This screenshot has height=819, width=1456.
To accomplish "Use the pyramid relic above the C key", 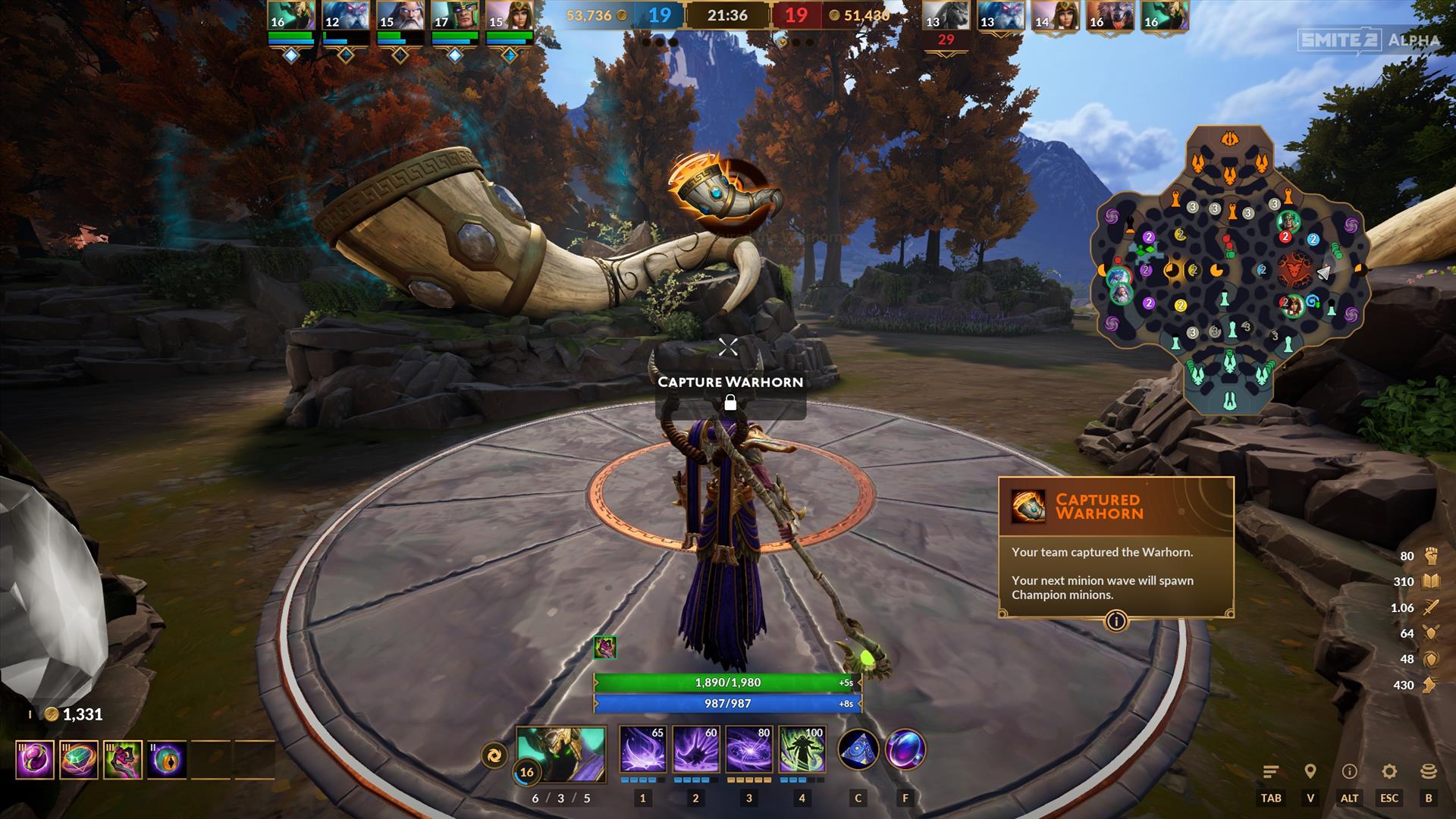I will pos(858,749).
